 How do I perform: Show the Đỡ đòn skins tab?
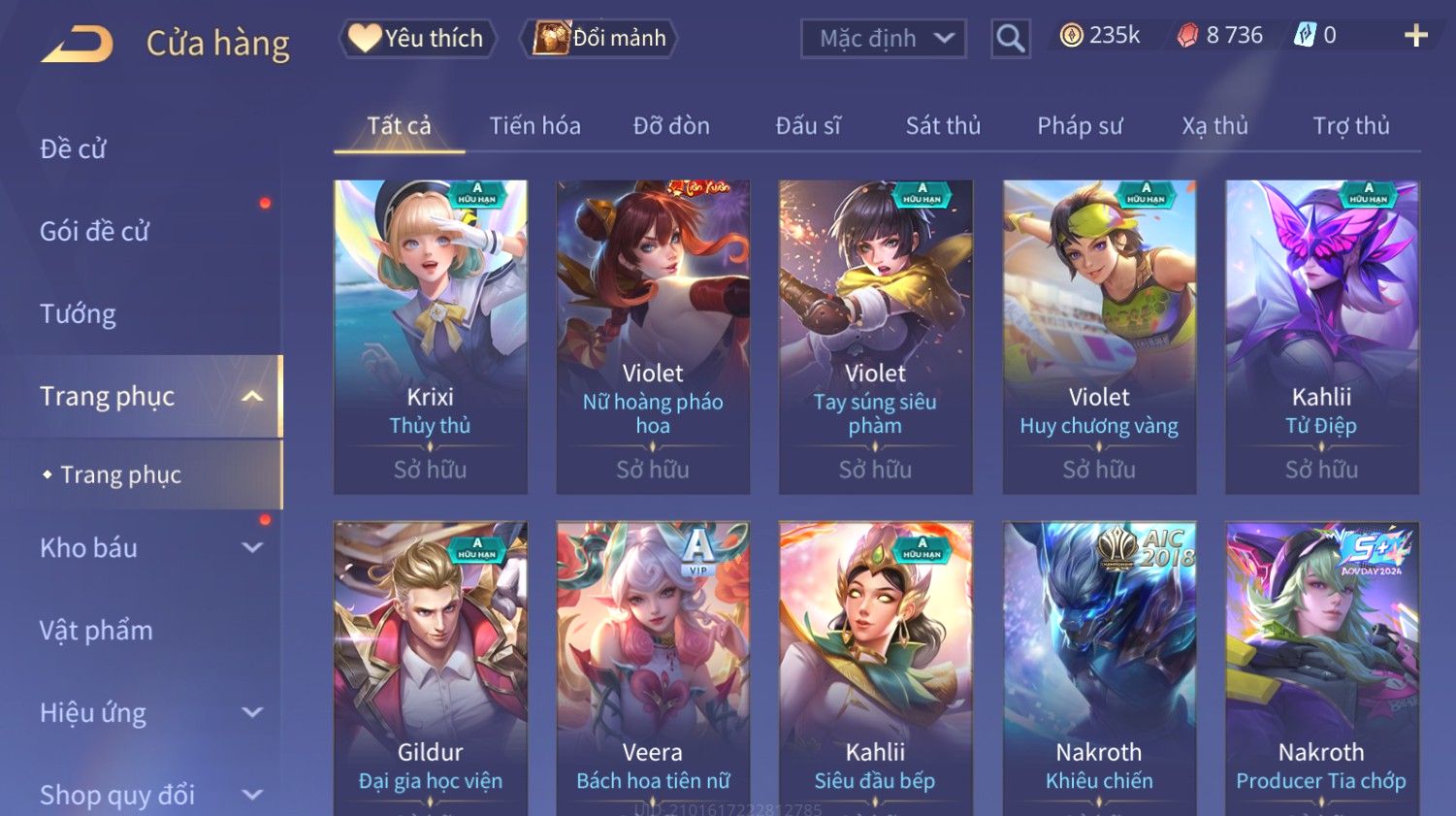[x=671, y=126]
